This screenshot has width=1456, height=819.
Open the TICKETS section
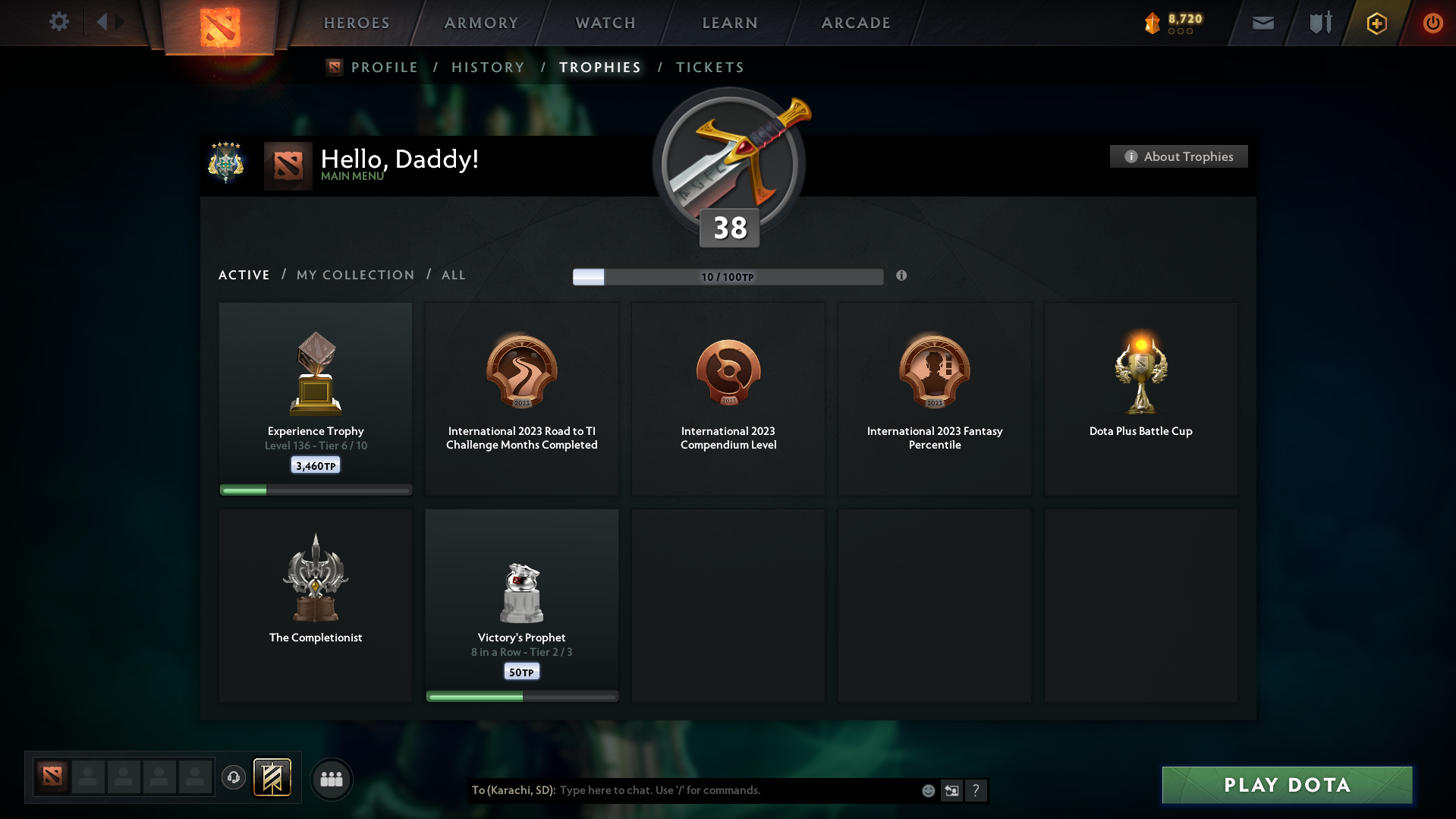click(709, 67)
